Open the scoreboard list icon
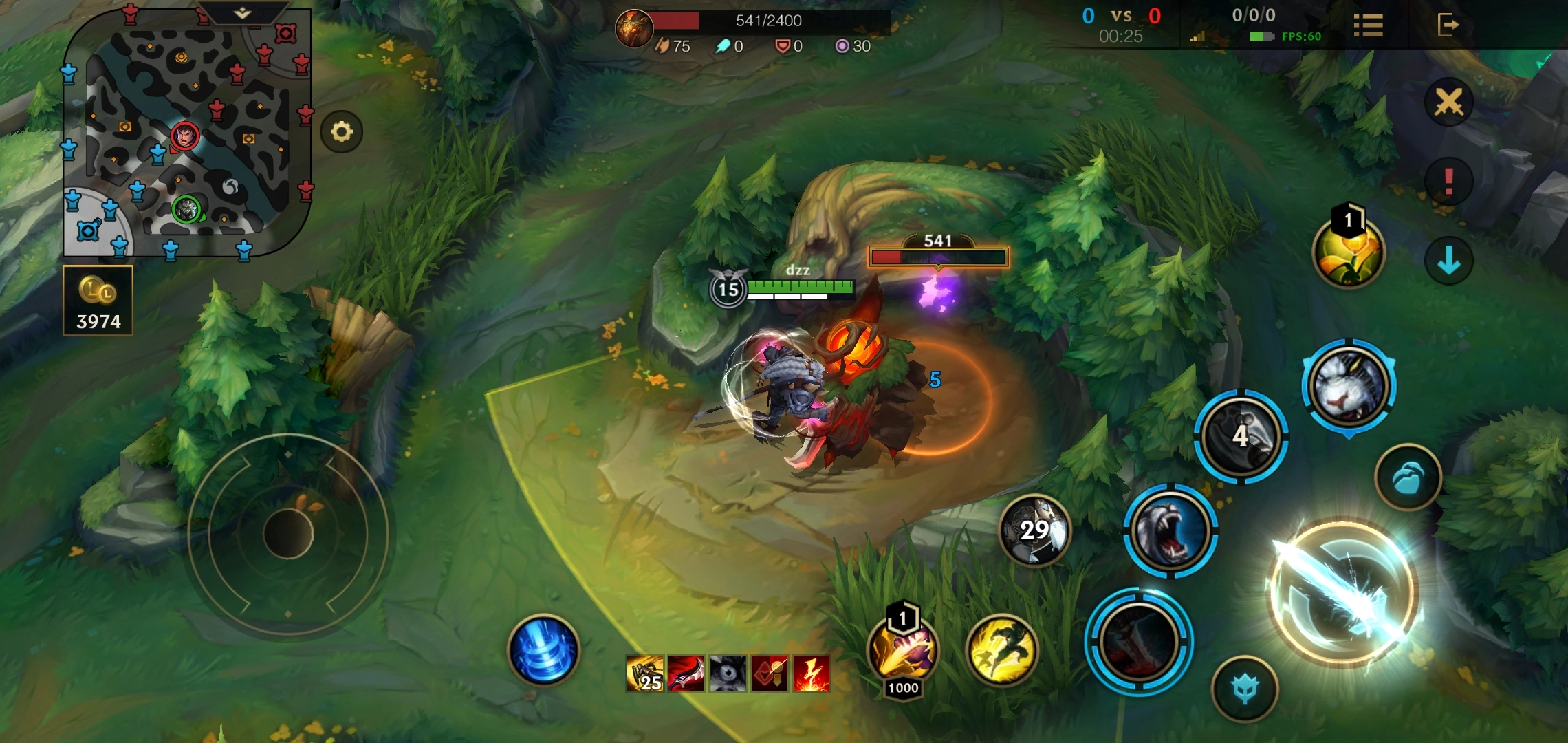 (1368, 25)
